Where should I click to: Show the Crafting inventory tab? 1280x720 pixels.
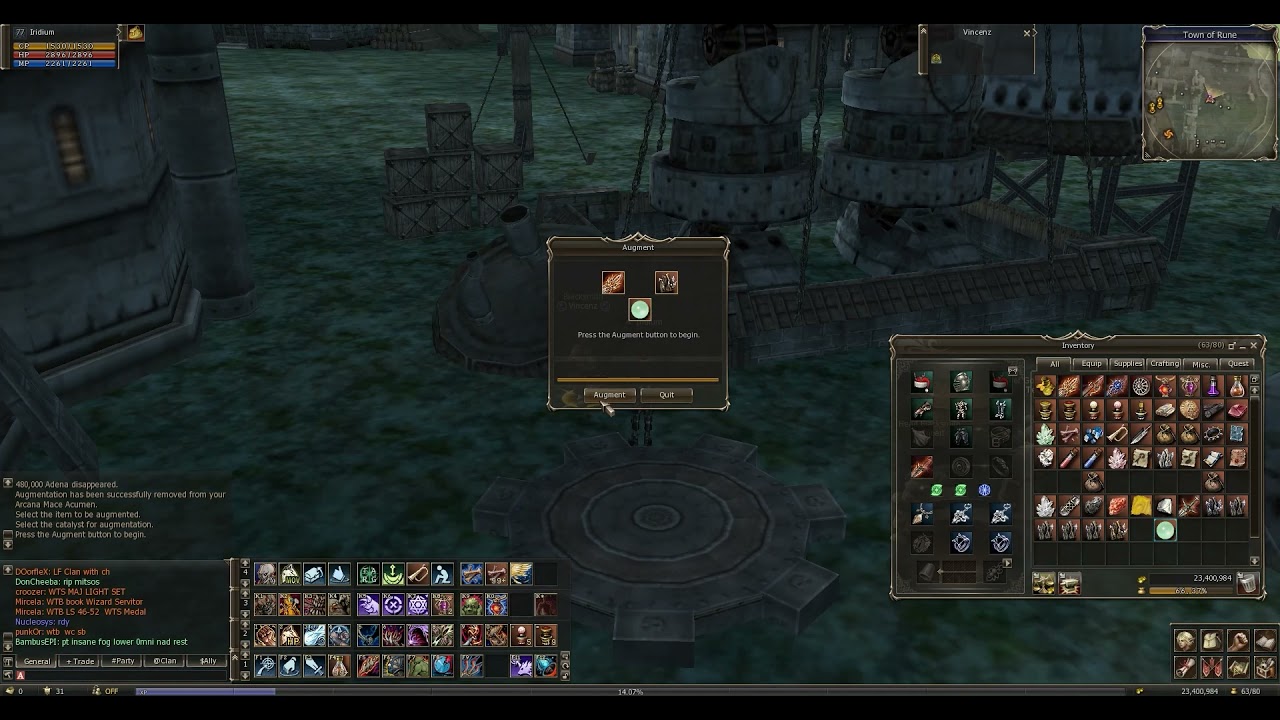click(1164, 364)
